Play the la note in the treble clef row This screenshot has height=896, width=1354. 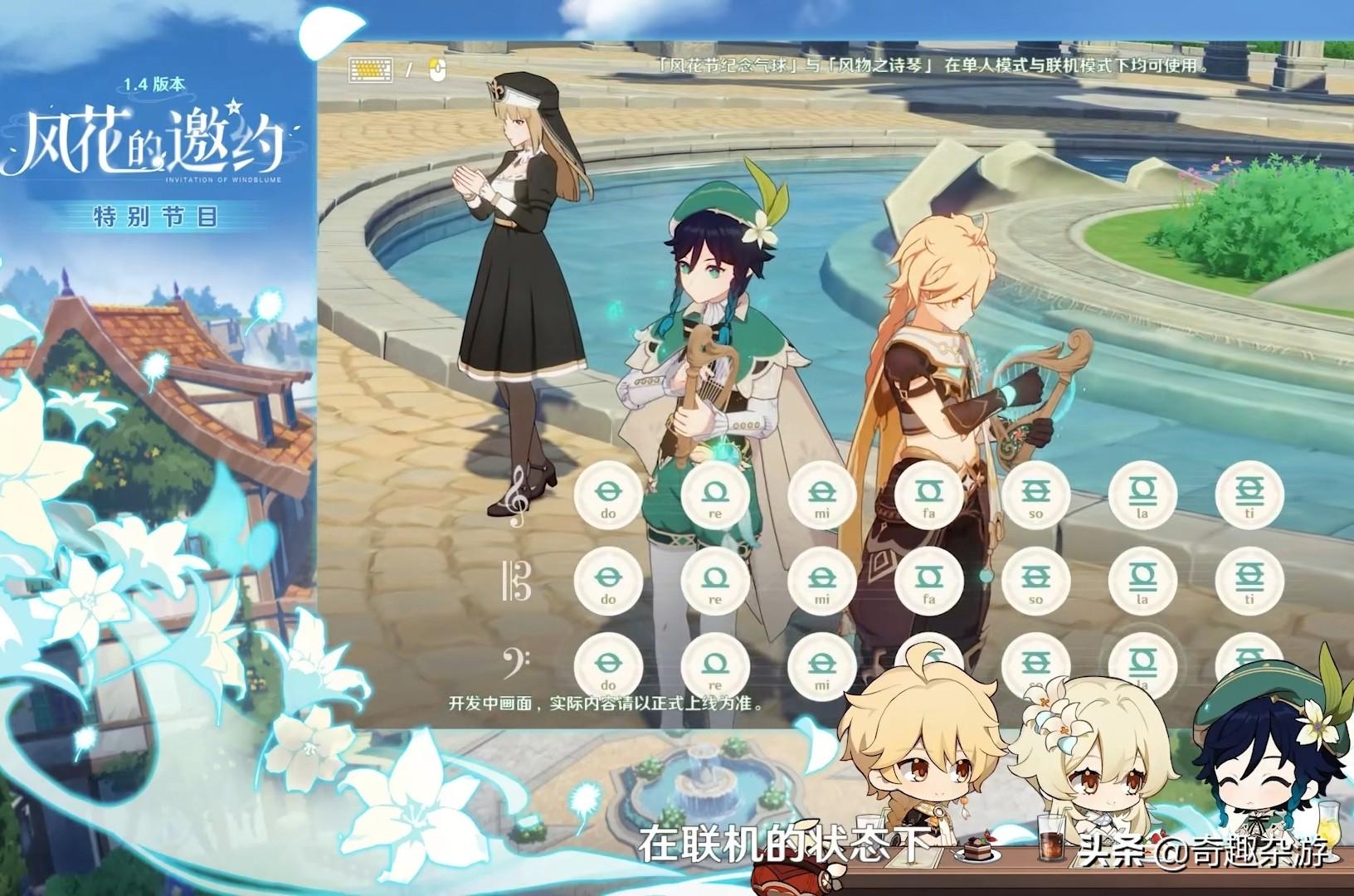tap(1142, 495)
